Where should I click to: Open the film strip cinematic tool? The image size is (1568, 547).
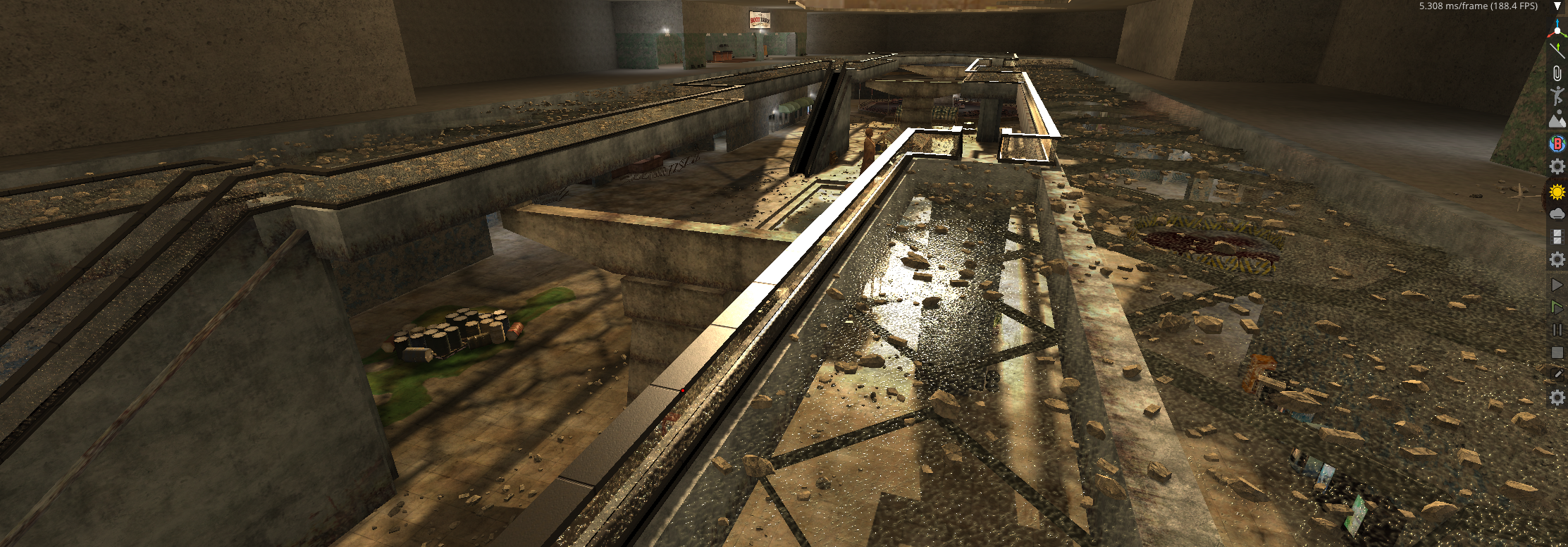[x=1557, y=237]
